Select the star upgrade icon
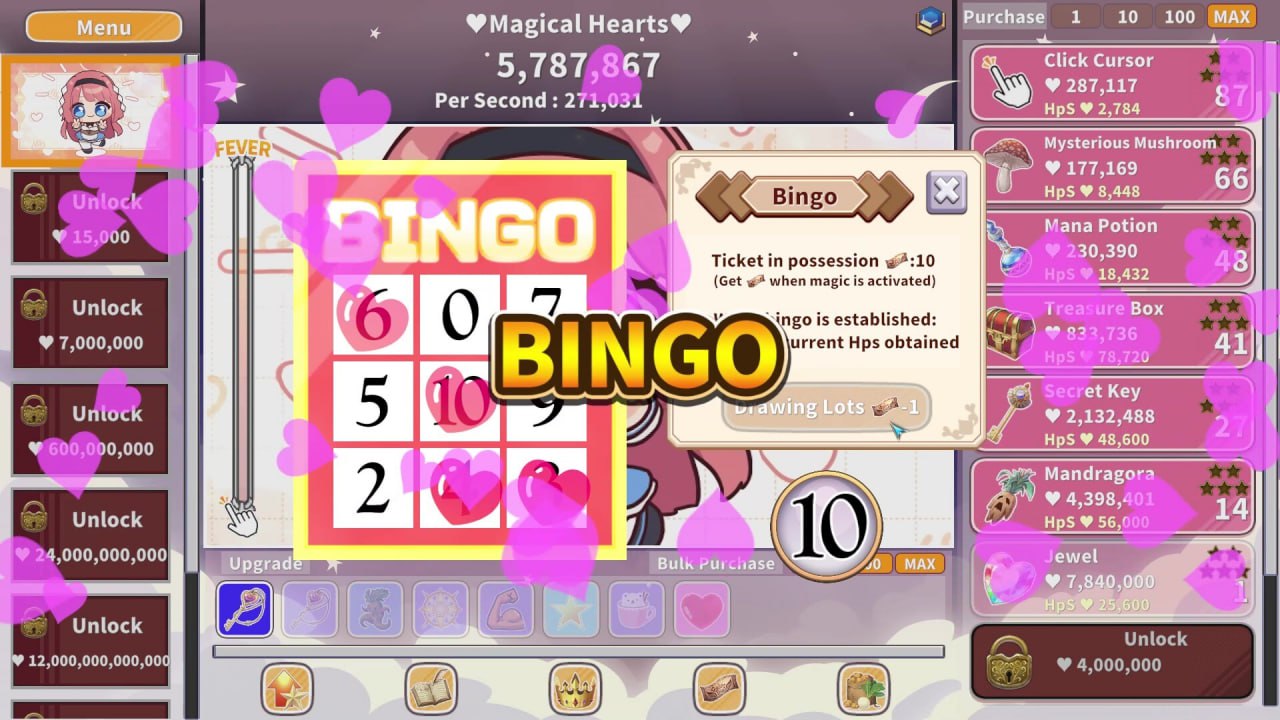This screenshot has height=720, width=1280. 570,609
